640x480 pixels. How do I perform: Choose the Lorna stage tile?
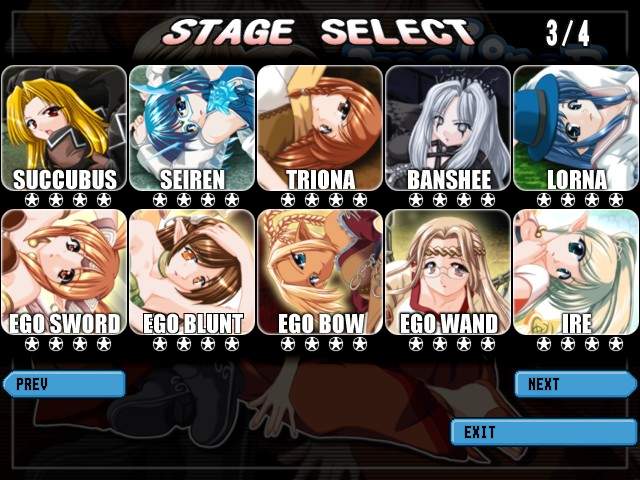576,128
